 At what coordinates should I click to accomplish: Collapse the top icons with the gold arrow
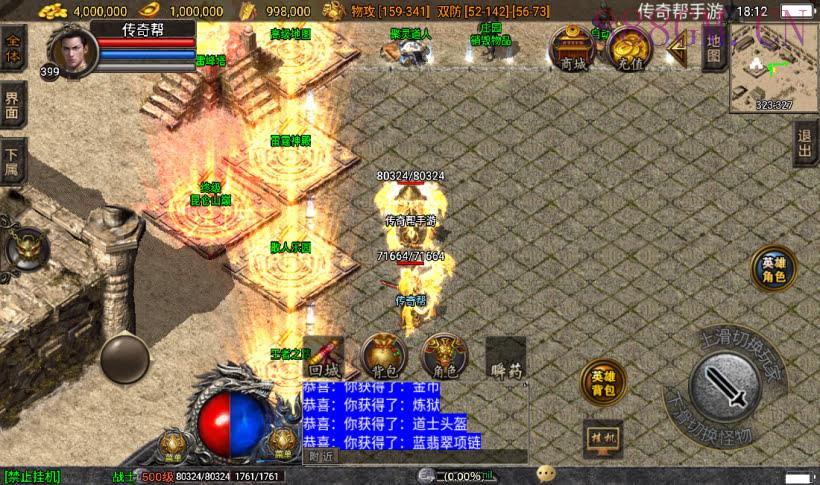[x=677, y=50]
